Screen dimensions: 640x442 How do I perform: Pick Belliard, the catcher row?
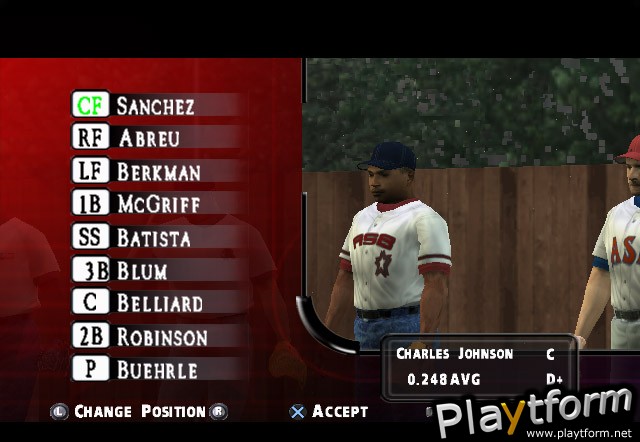[159, 303]
